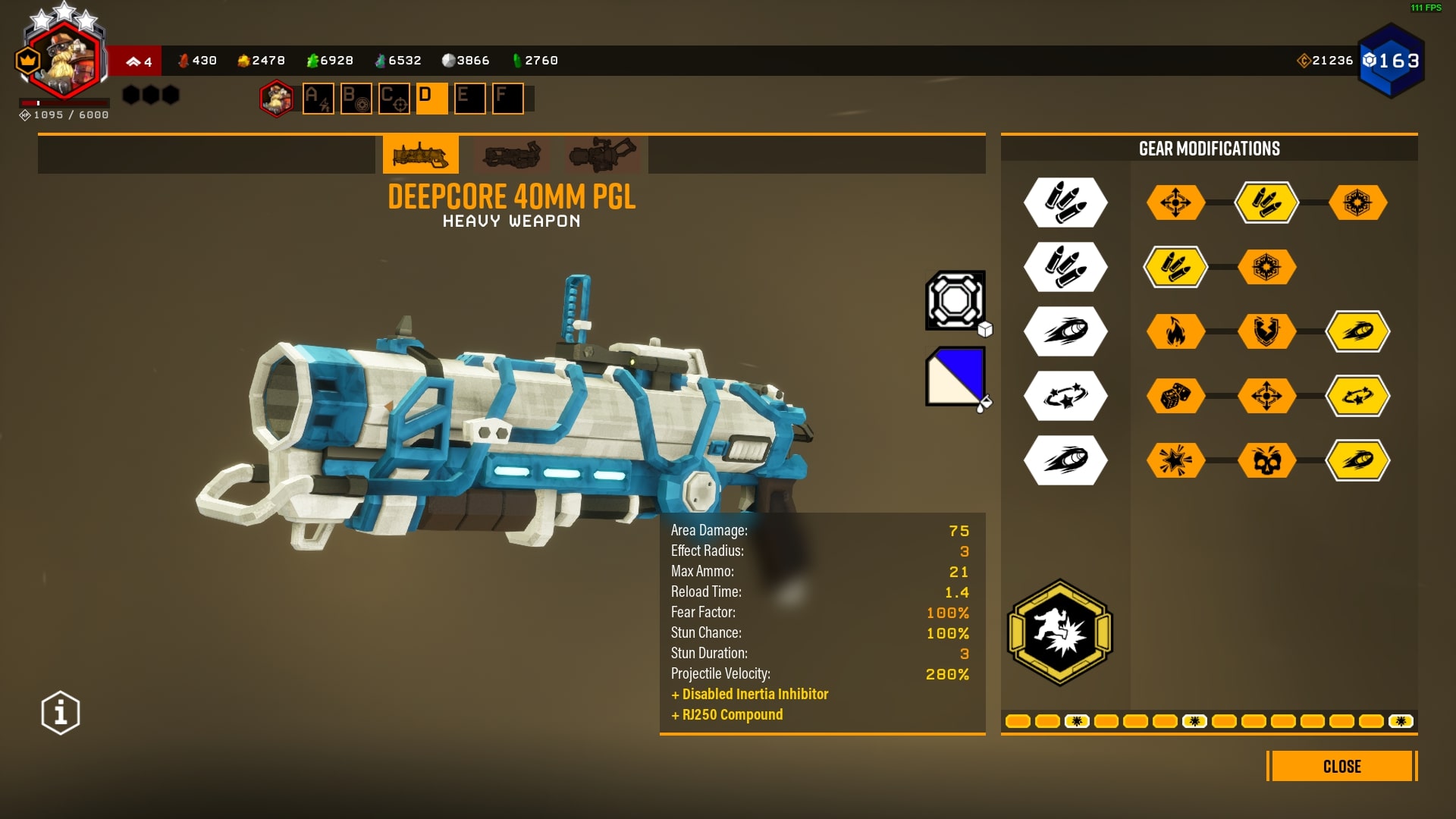This screenshot has width=1456, height=819.
Task: Open the blue and white paintjob swatch
Action: [955, 376]
